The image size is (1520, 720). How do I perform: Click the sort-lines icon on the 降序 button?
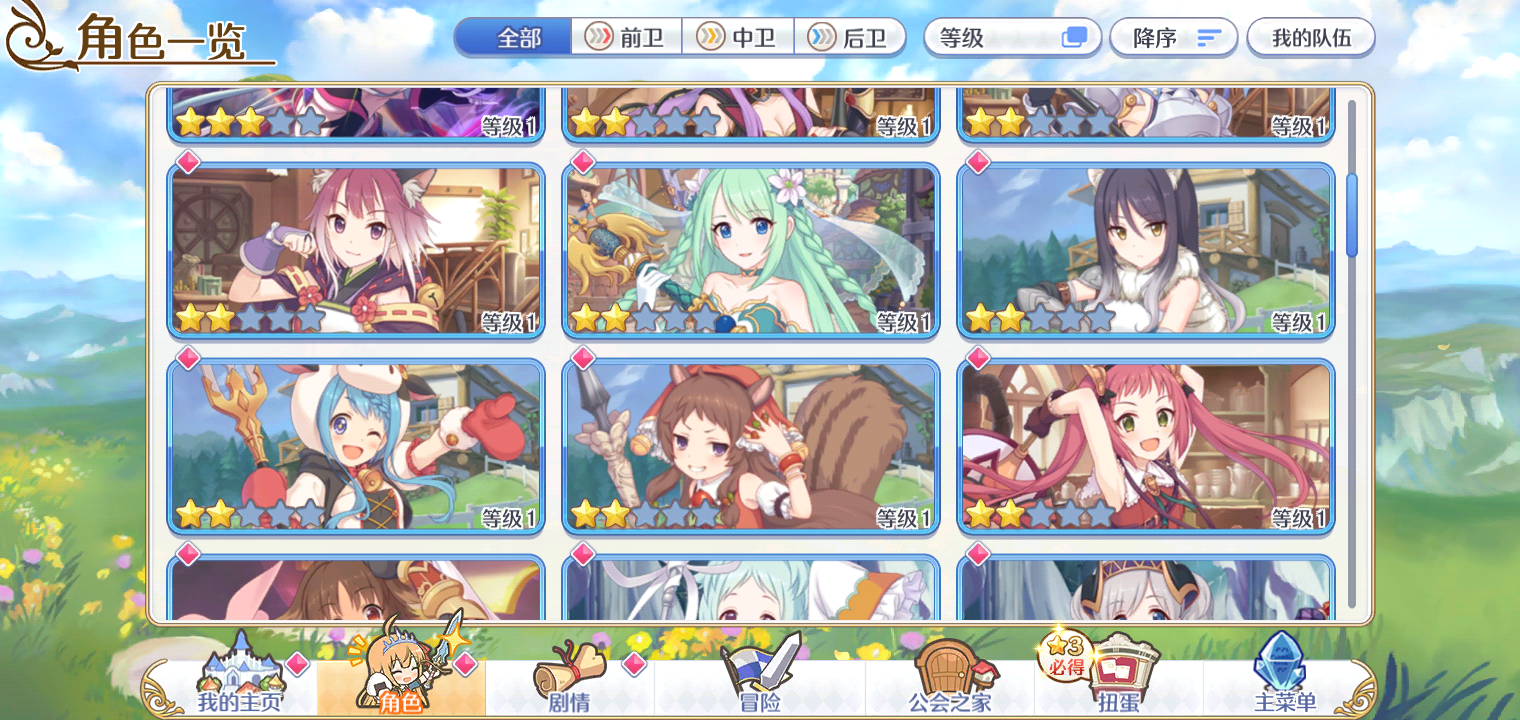tap(1209, 37)
